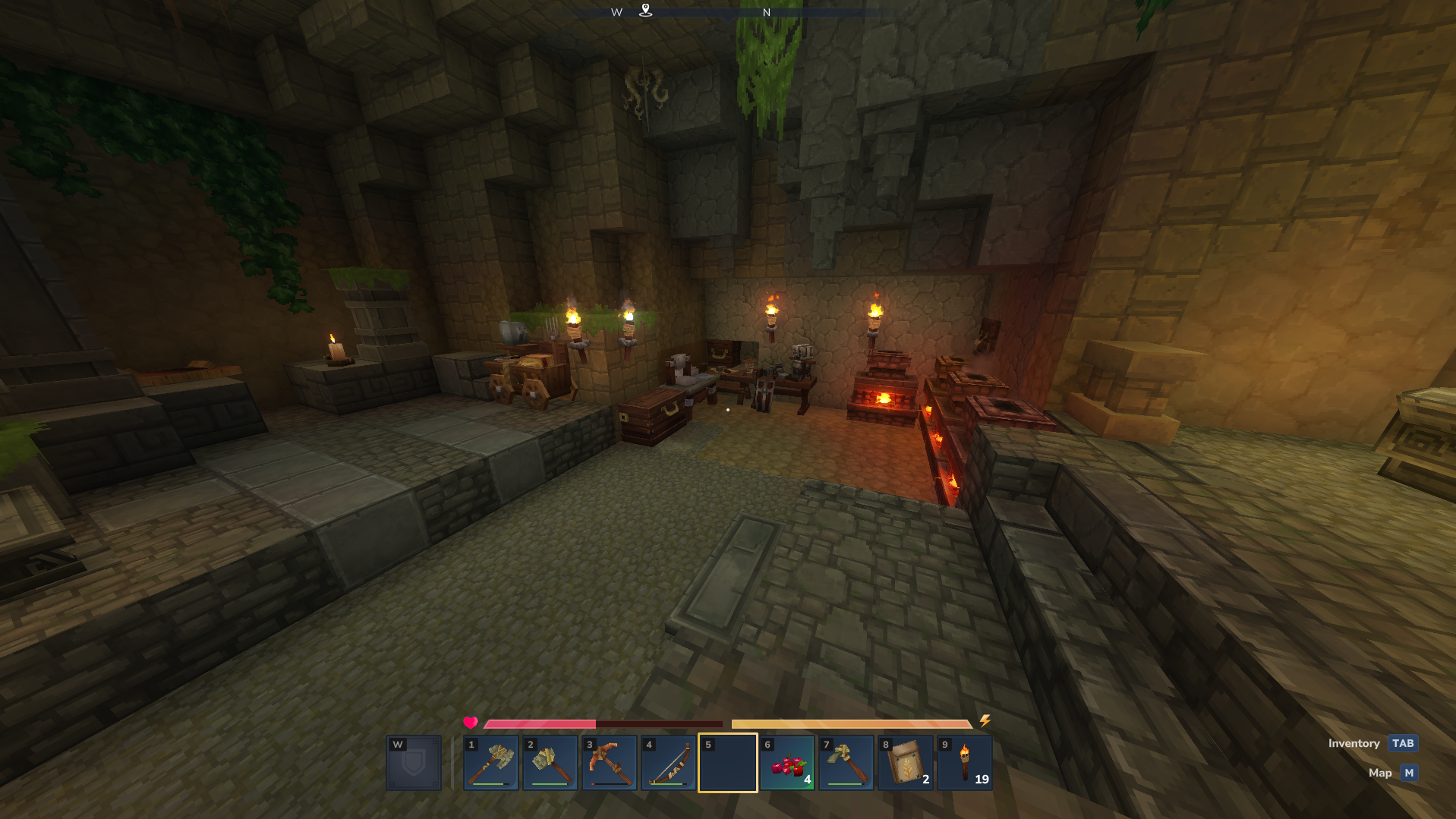Click the highlighted empty slot 5

pos(728,763)
